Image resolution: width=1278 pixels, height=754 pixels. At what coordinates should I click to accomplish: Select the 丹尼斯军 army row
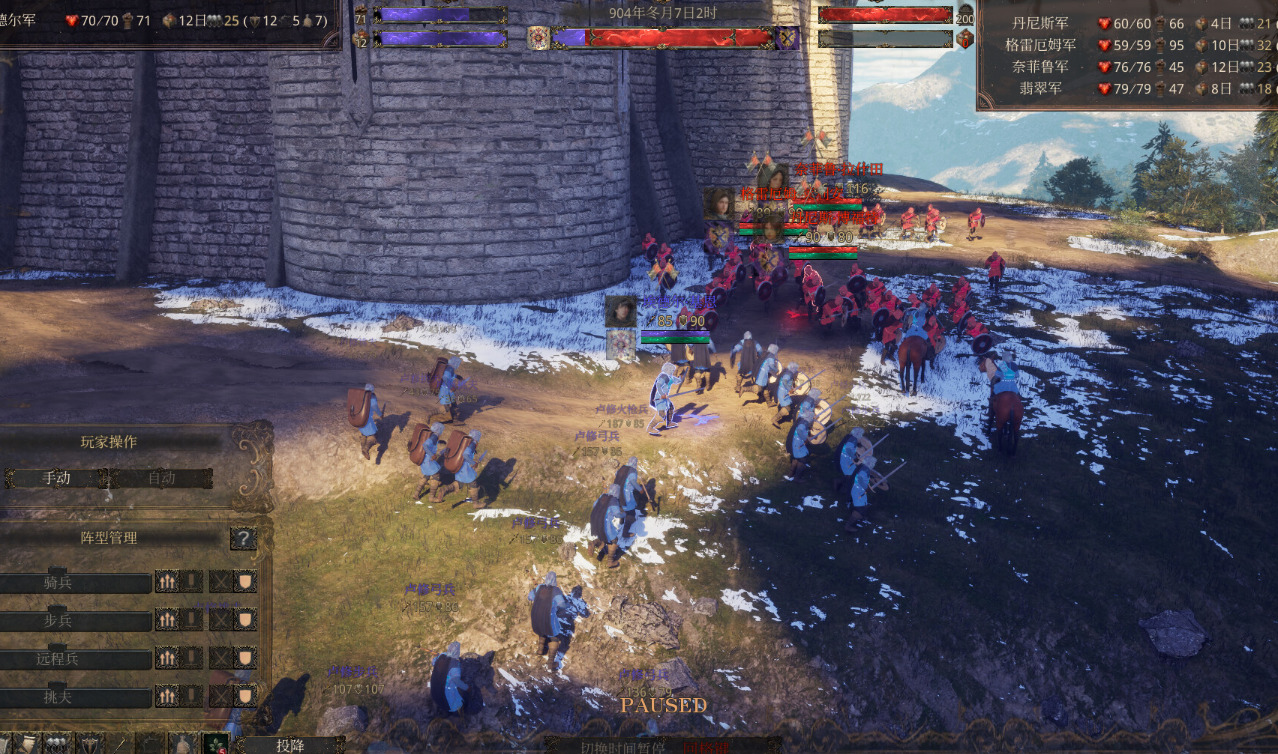point(1038,23)
